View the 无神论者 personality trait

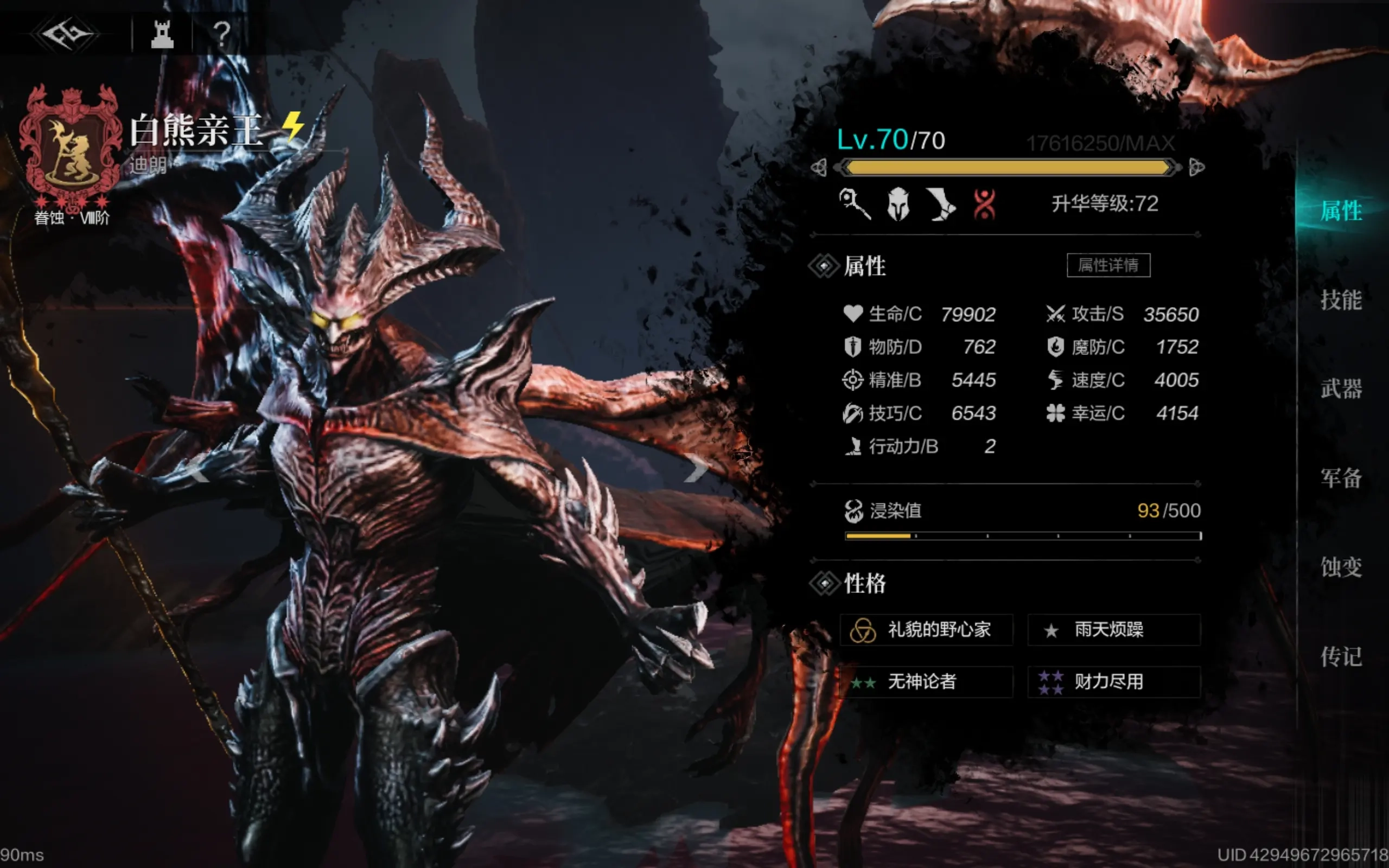(x=926, y=682)
